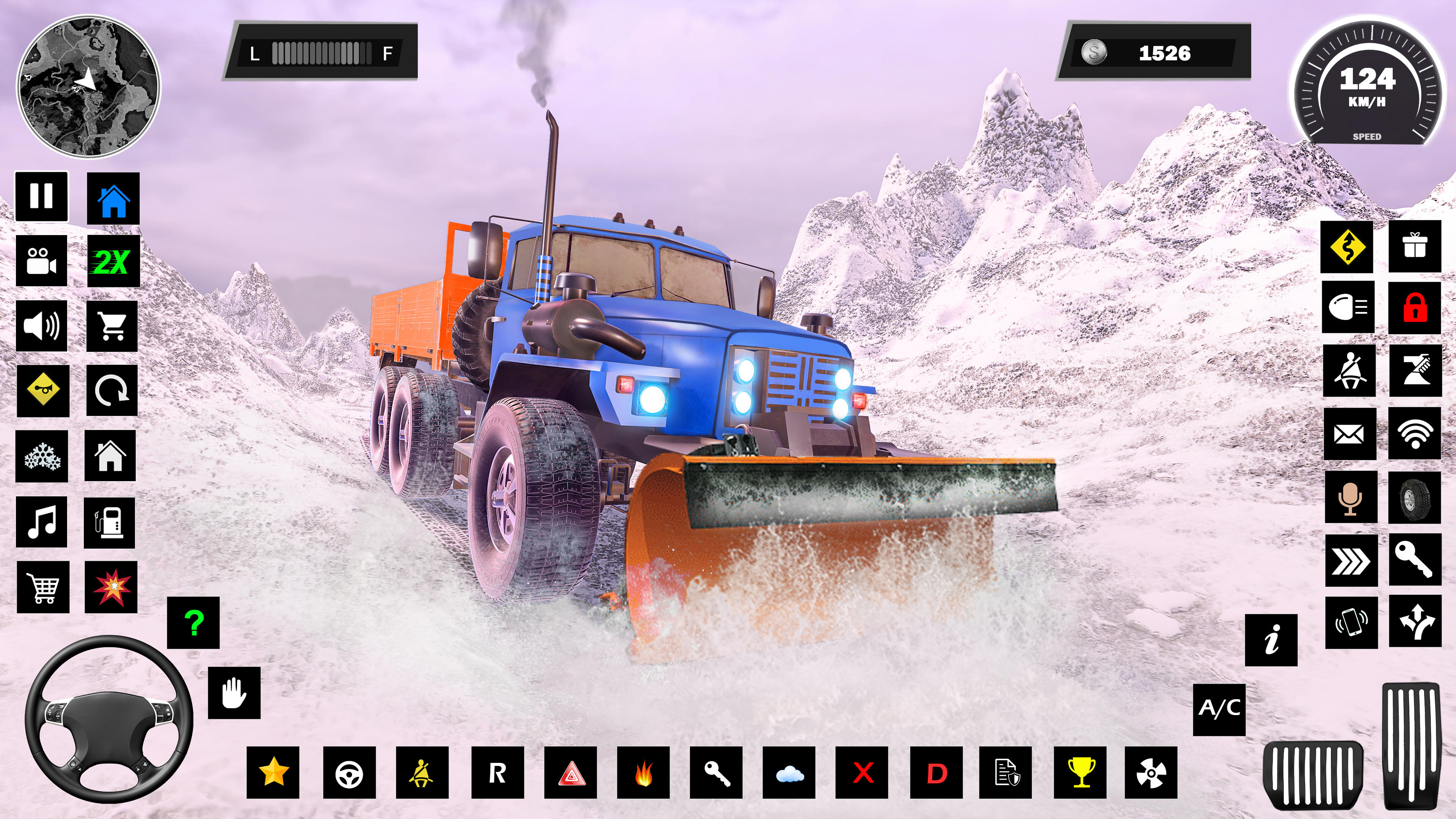Open the info button
Viewport: 1456px width, 819px height.
pyautogui.click(x=1271, y=640)
